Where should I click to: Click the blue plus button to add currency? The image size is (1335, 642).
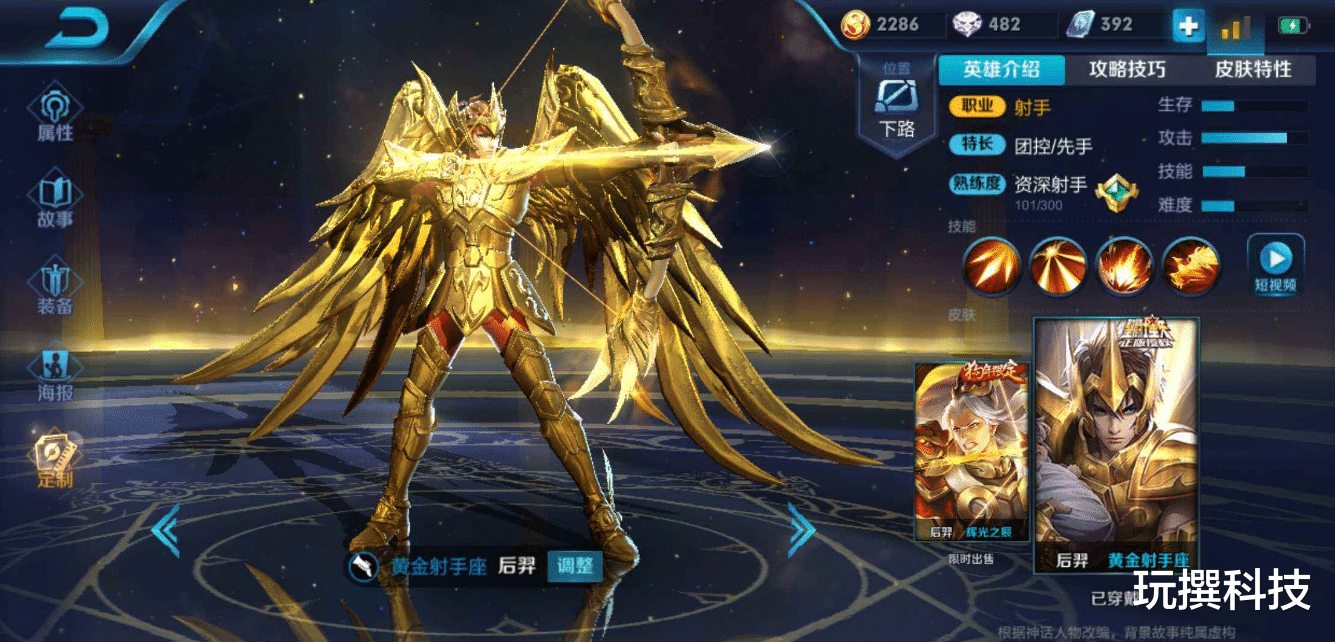(x=1187, y=26)
